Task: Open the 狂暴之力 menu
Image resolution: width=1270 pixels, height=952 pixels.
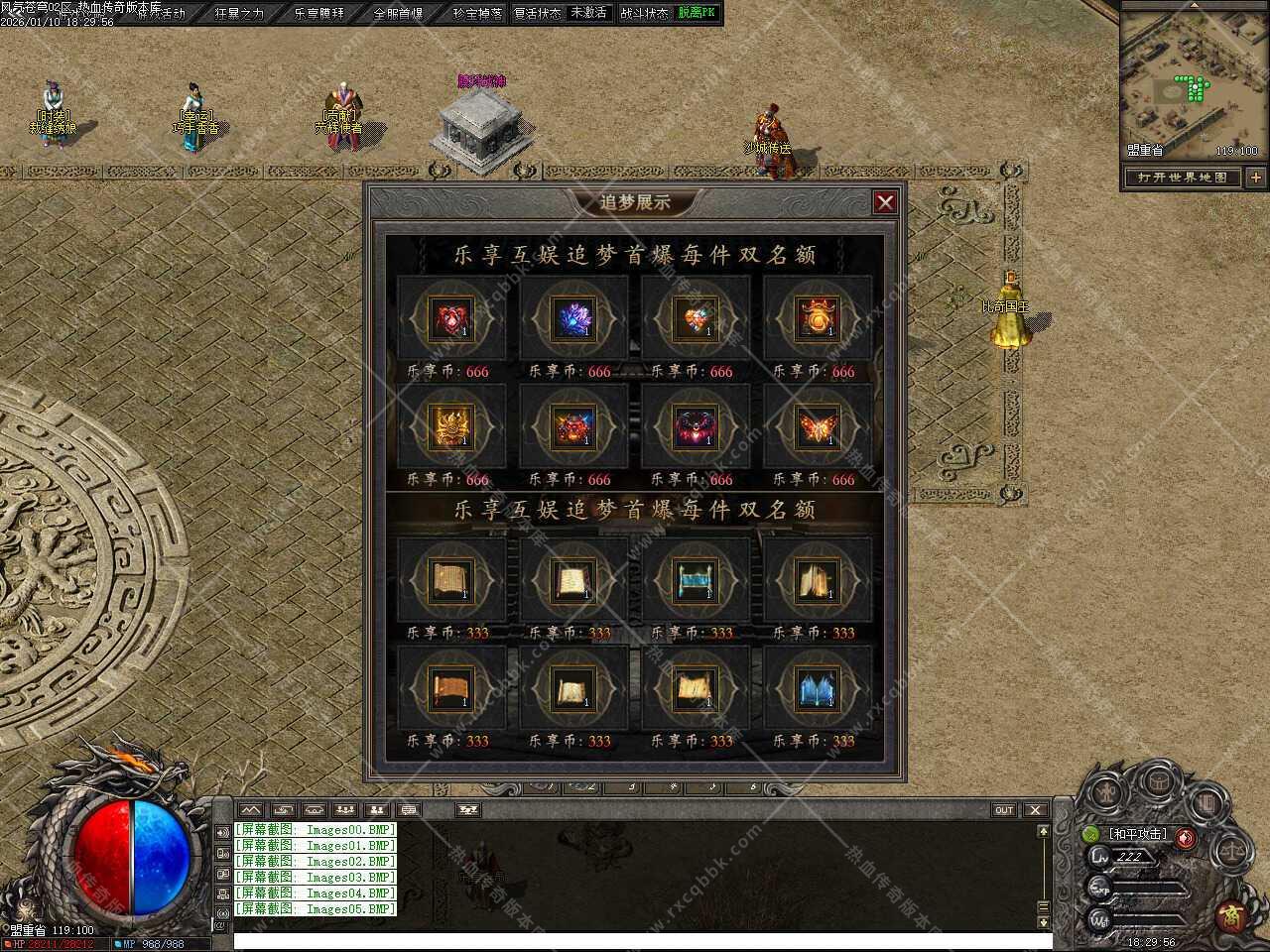Action: tap(239, 13)
